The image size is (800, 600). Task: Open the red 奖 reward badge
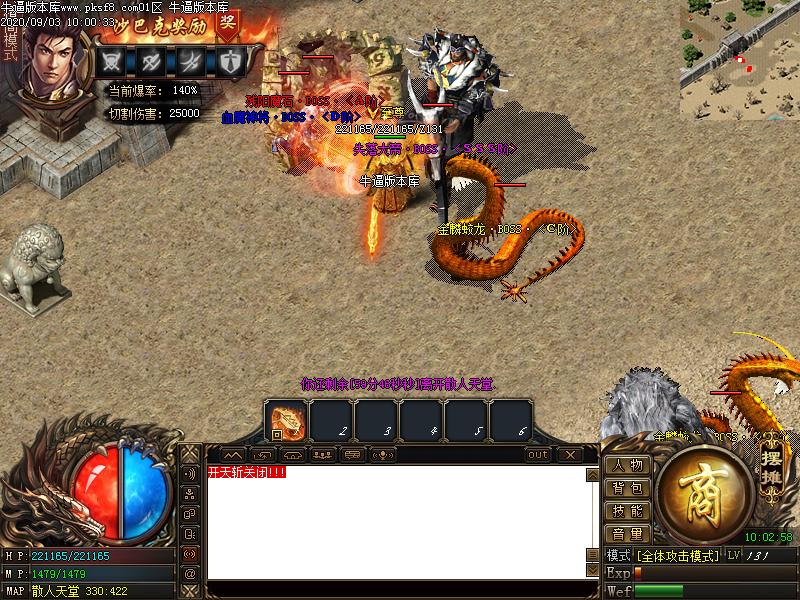tap(227, 25)
